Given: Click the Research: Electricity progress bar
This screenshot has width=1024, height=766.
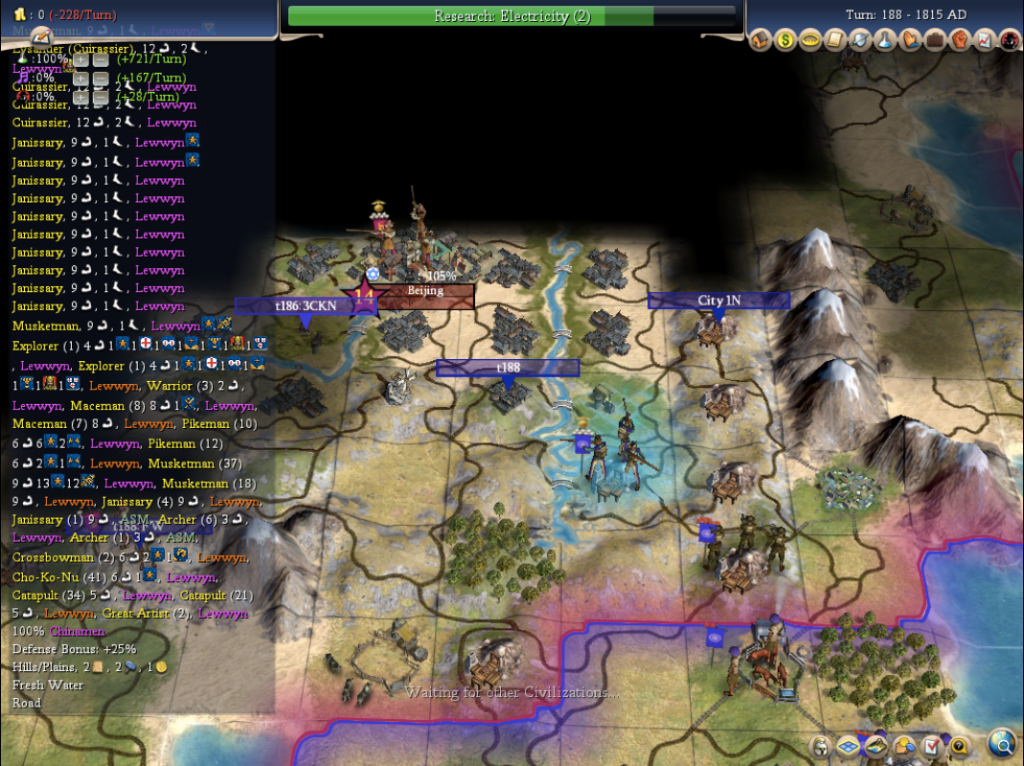Looking at the screenshot, I should [x=511, y=16].
